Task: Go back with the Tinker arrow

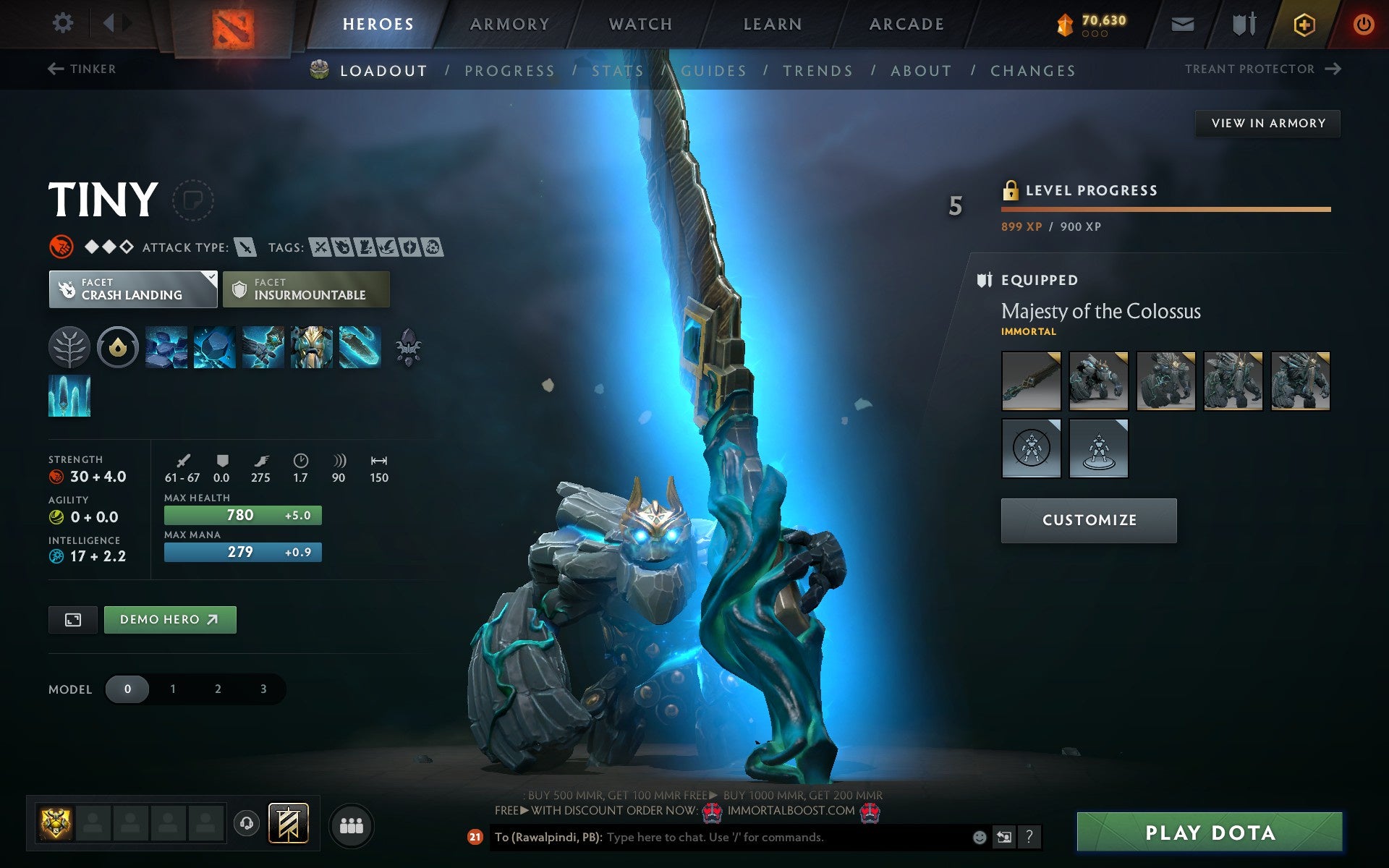Action: coord(56,69)
